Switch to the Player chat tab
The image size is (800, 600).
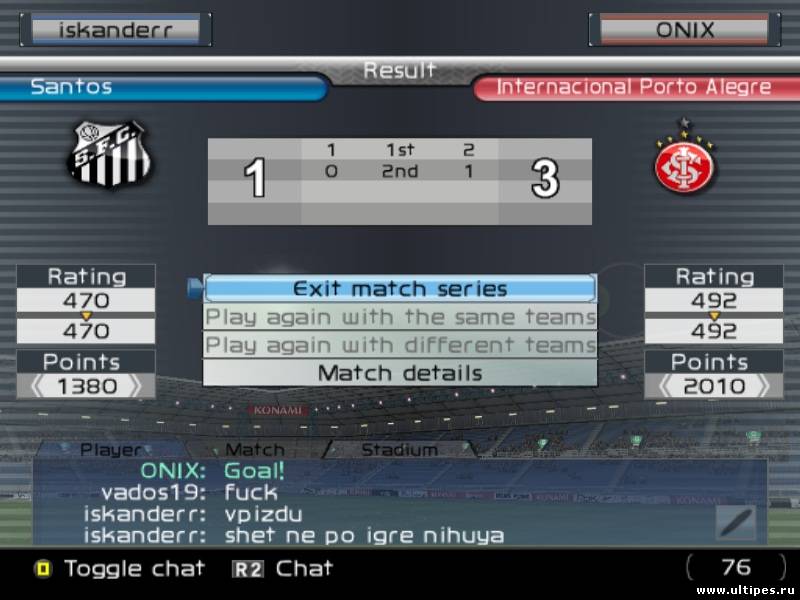point(110,450)
